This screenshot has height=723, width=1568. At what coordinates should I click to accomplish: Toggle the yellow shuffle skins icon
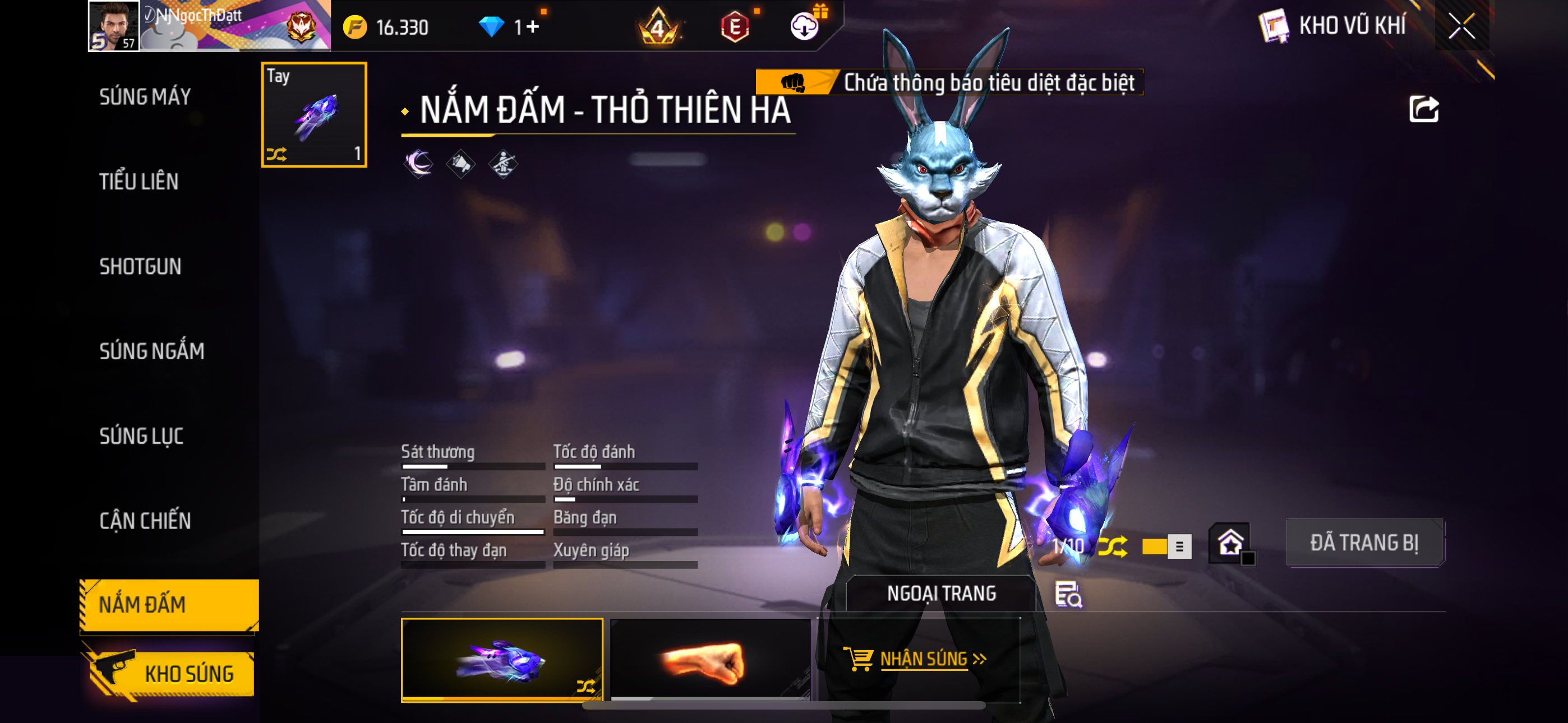tap(1112, 546)
